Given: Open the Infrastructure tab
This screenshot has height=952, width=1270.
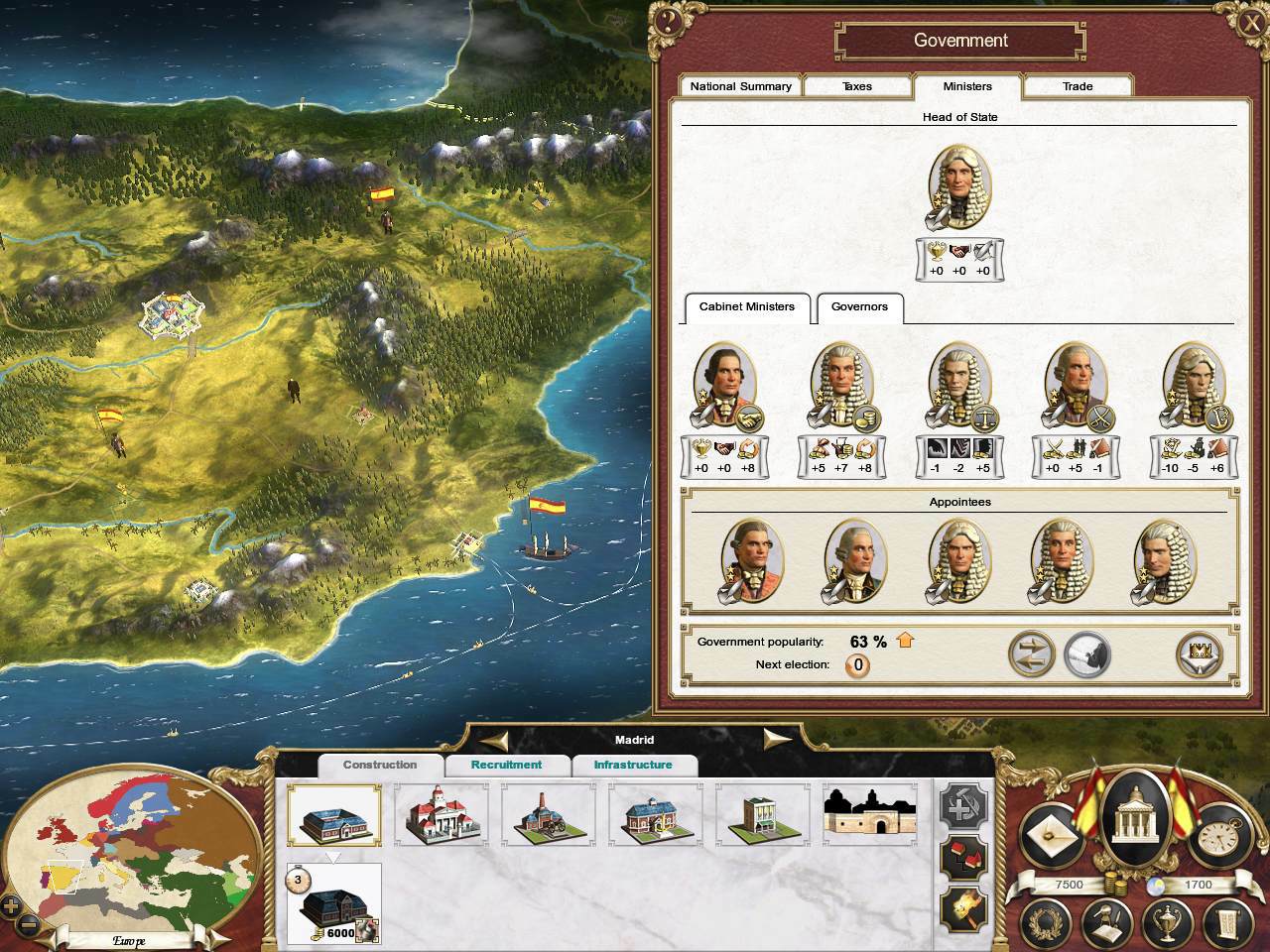Looking at the screenshot, I should click(636, 765).
